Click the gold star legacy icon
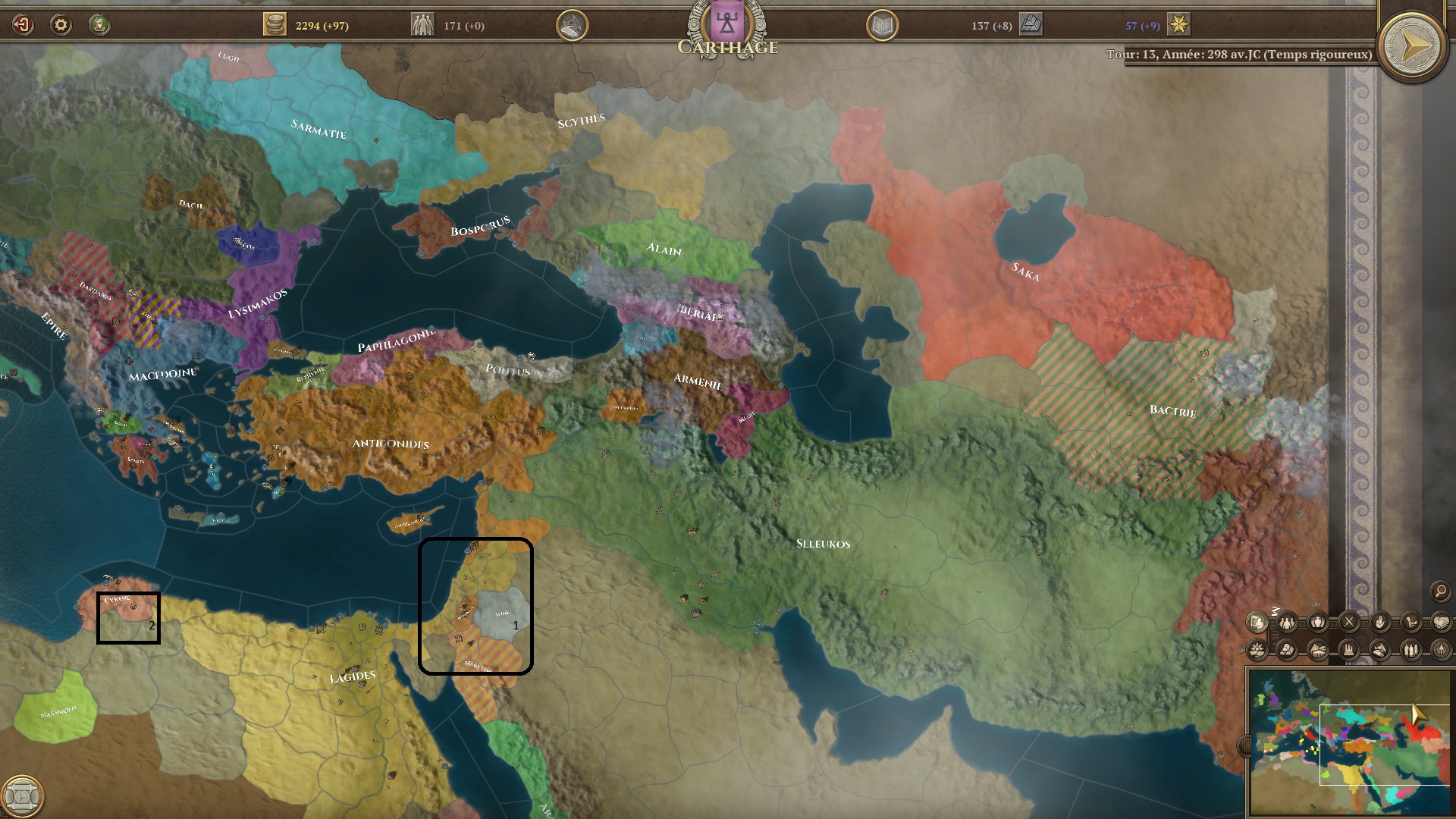This screenshot has width=1456, height=819. click(1178, 25)
